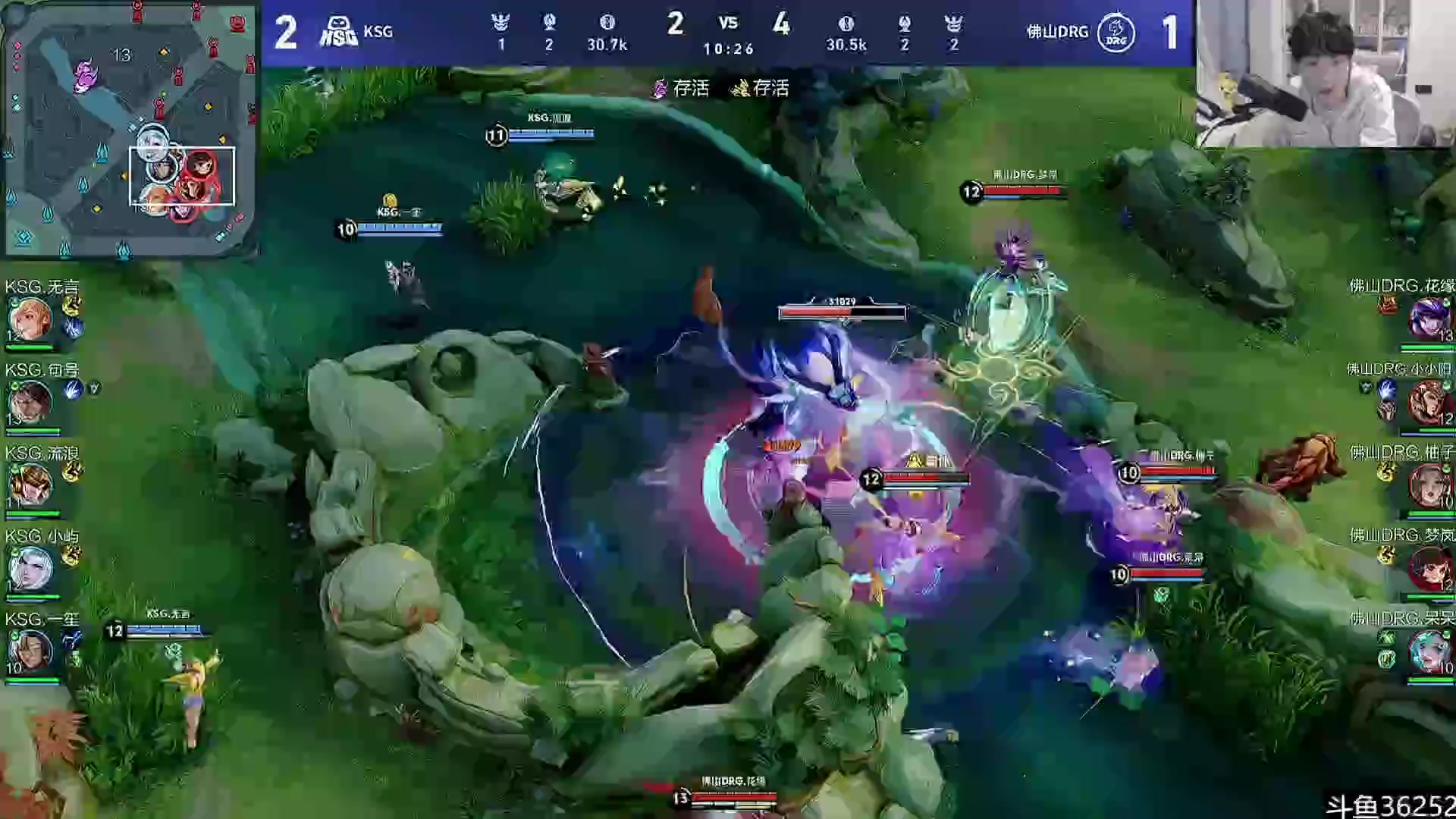Select 佛山DRG.花缘 player portrait
The height and width of the screenshot is (819, 1456).
click(1429, 320)
